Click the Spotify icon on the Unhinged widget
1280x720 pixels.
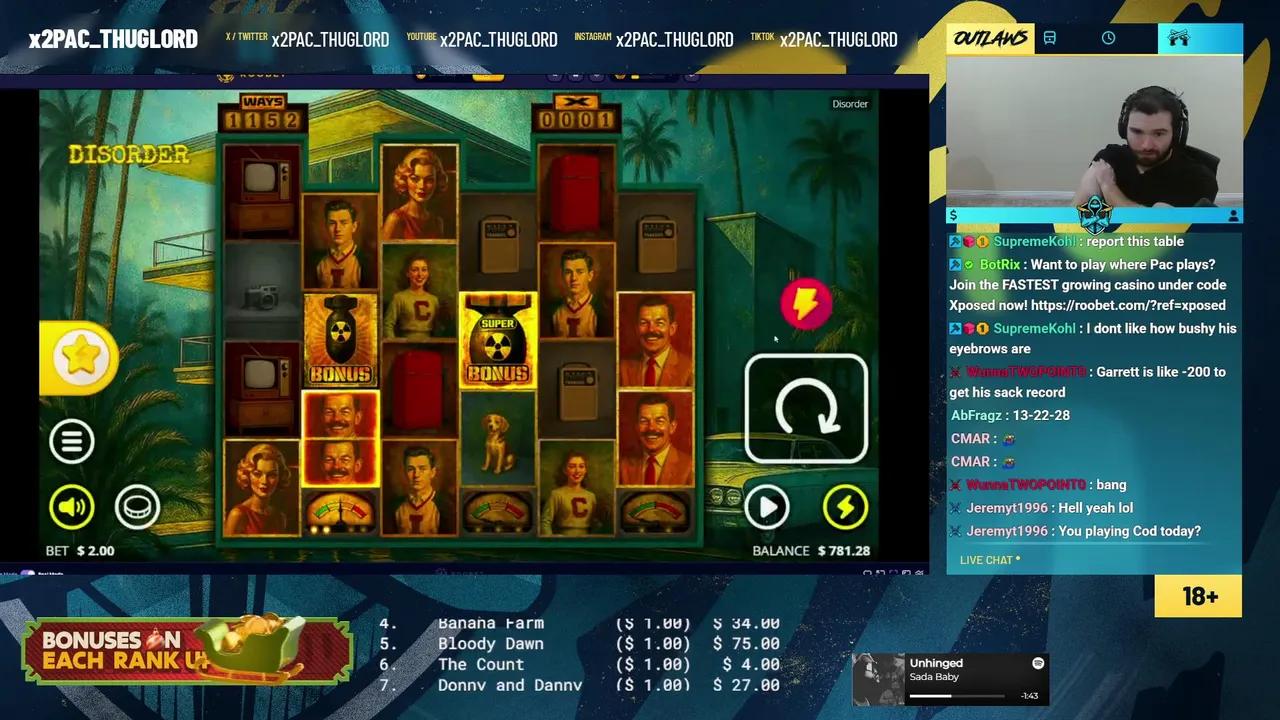(1038, 664)
